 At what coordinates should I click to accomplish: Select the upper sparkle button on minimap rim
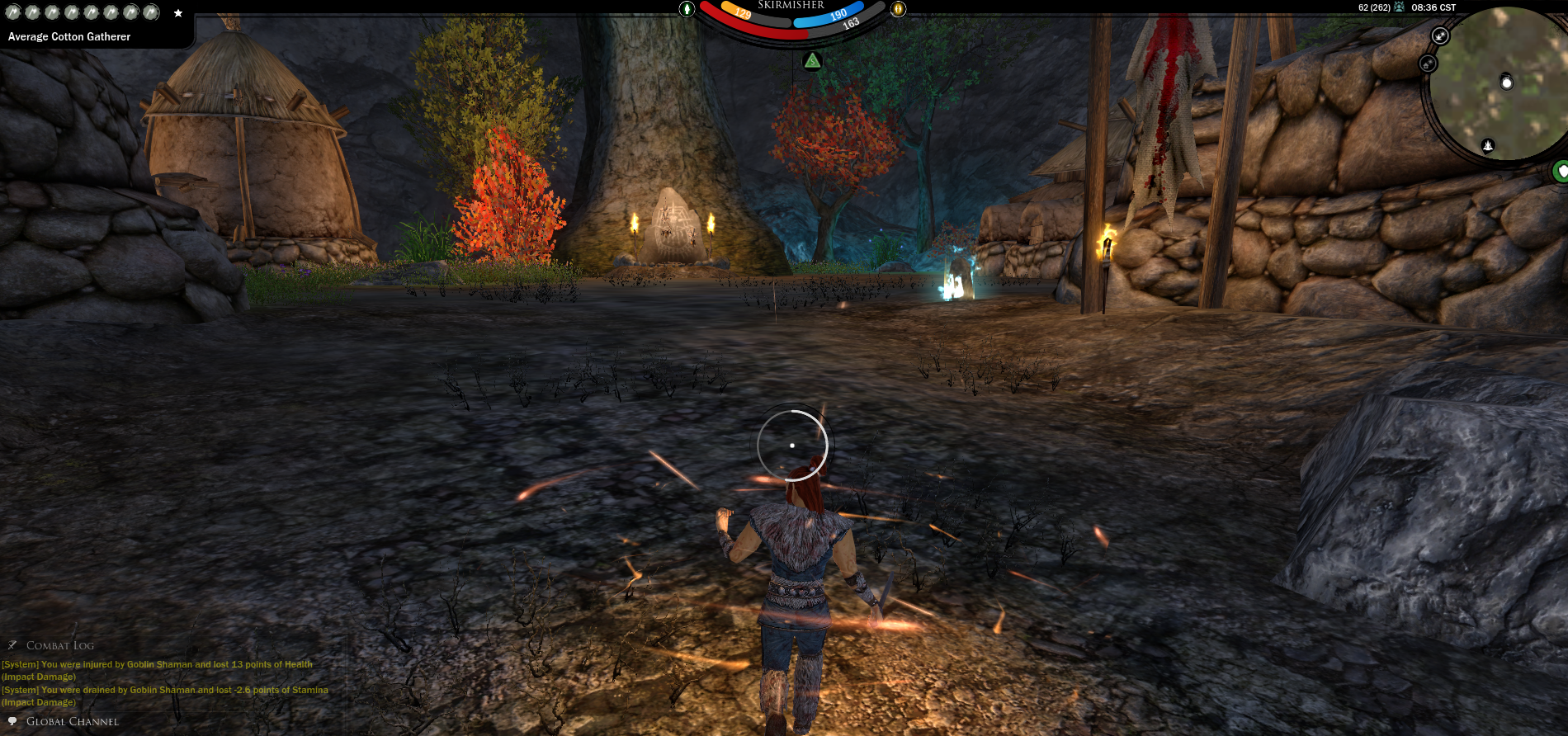[x=1440, y=35]
